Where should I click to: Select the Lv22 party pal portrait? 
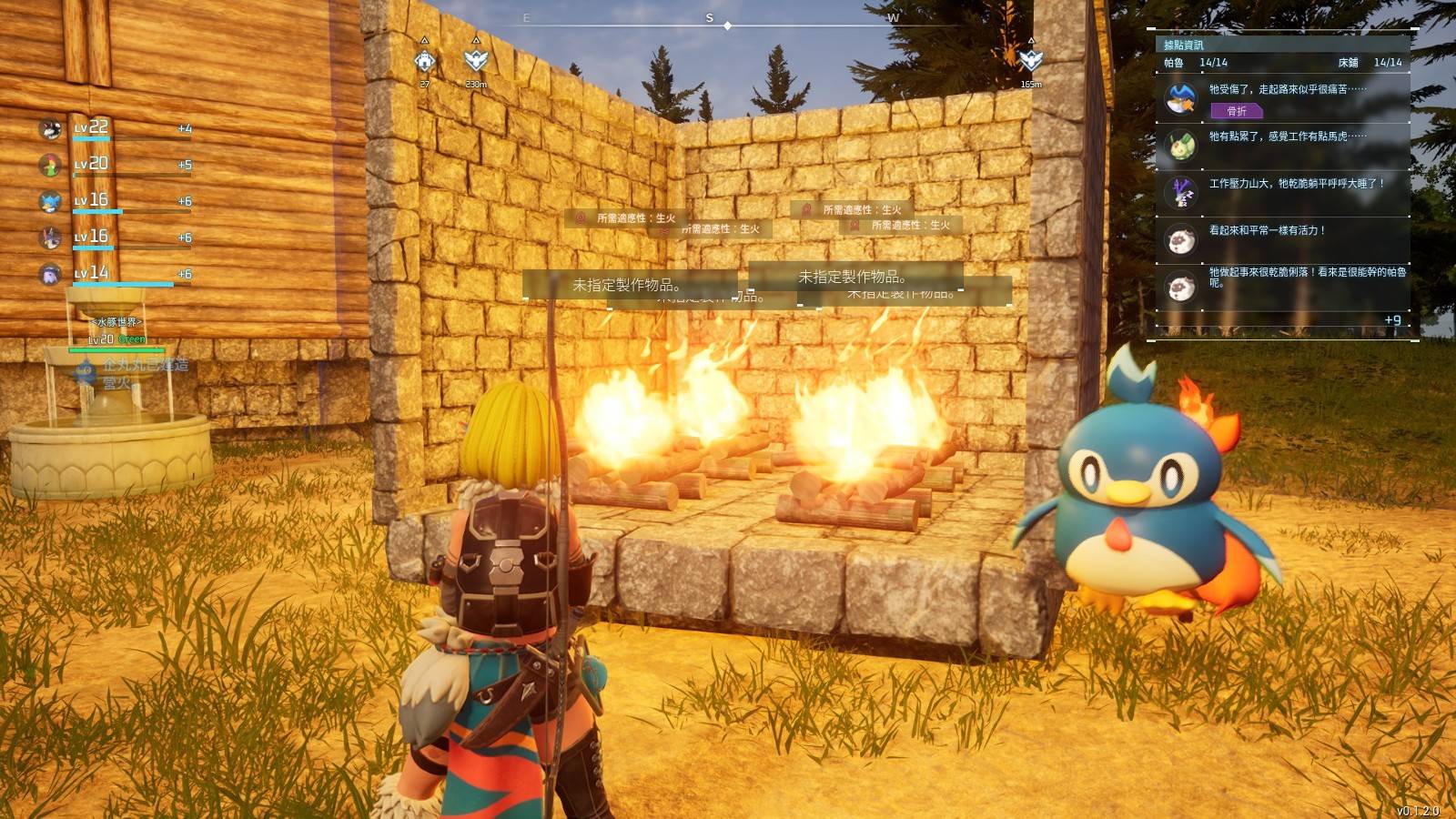click(x=51, y=129)
